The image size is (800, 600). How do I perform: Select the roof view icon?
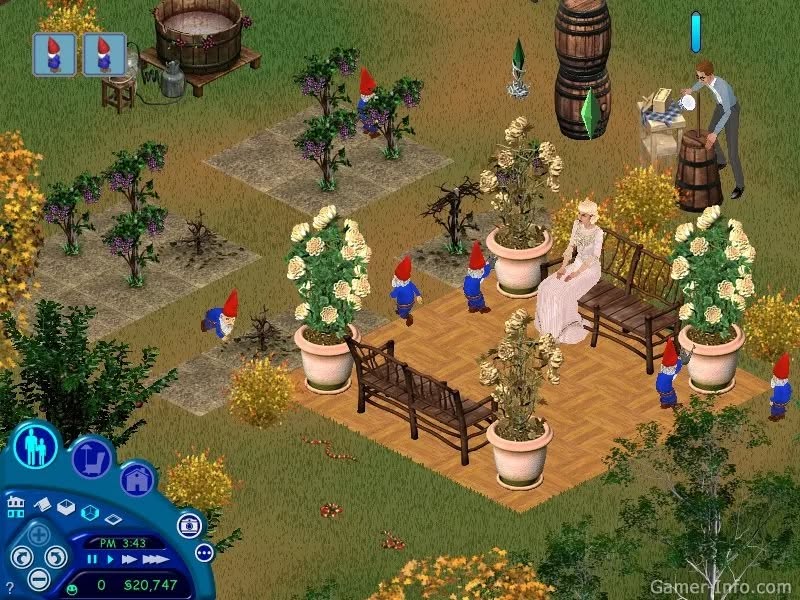click(43, 507)
